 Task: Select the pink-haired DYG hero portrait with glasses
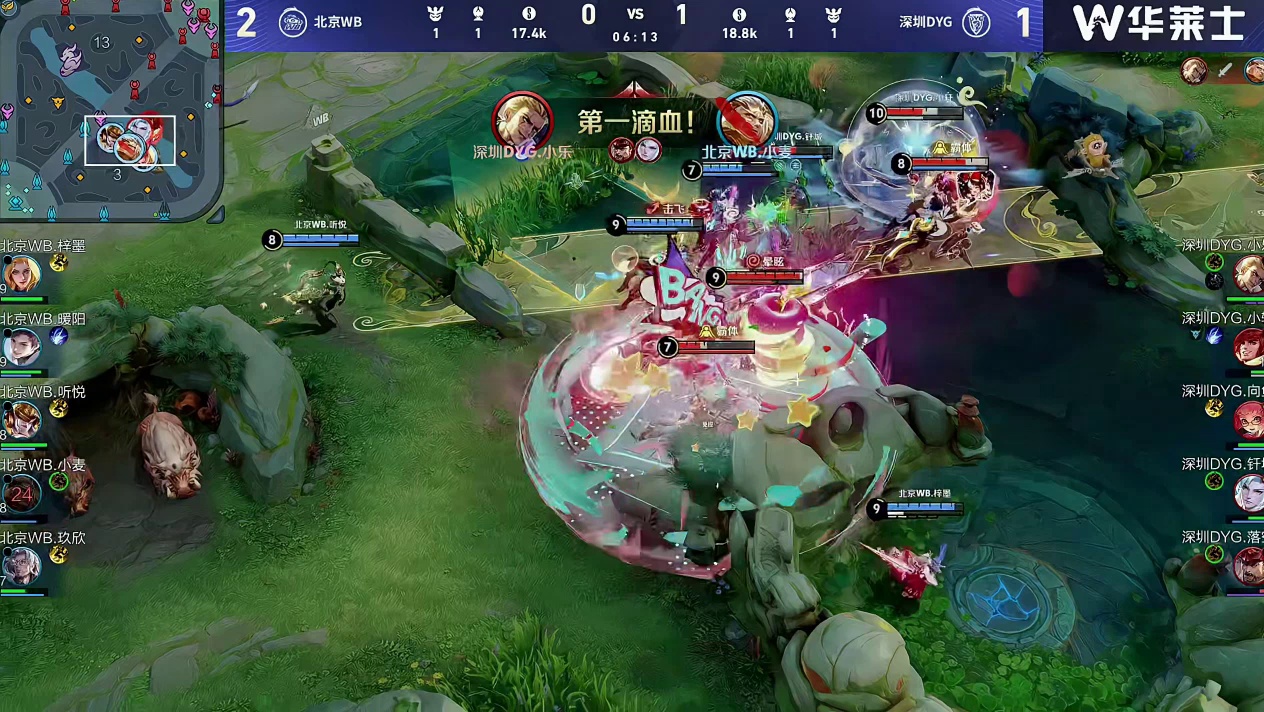coord(1248,420)
